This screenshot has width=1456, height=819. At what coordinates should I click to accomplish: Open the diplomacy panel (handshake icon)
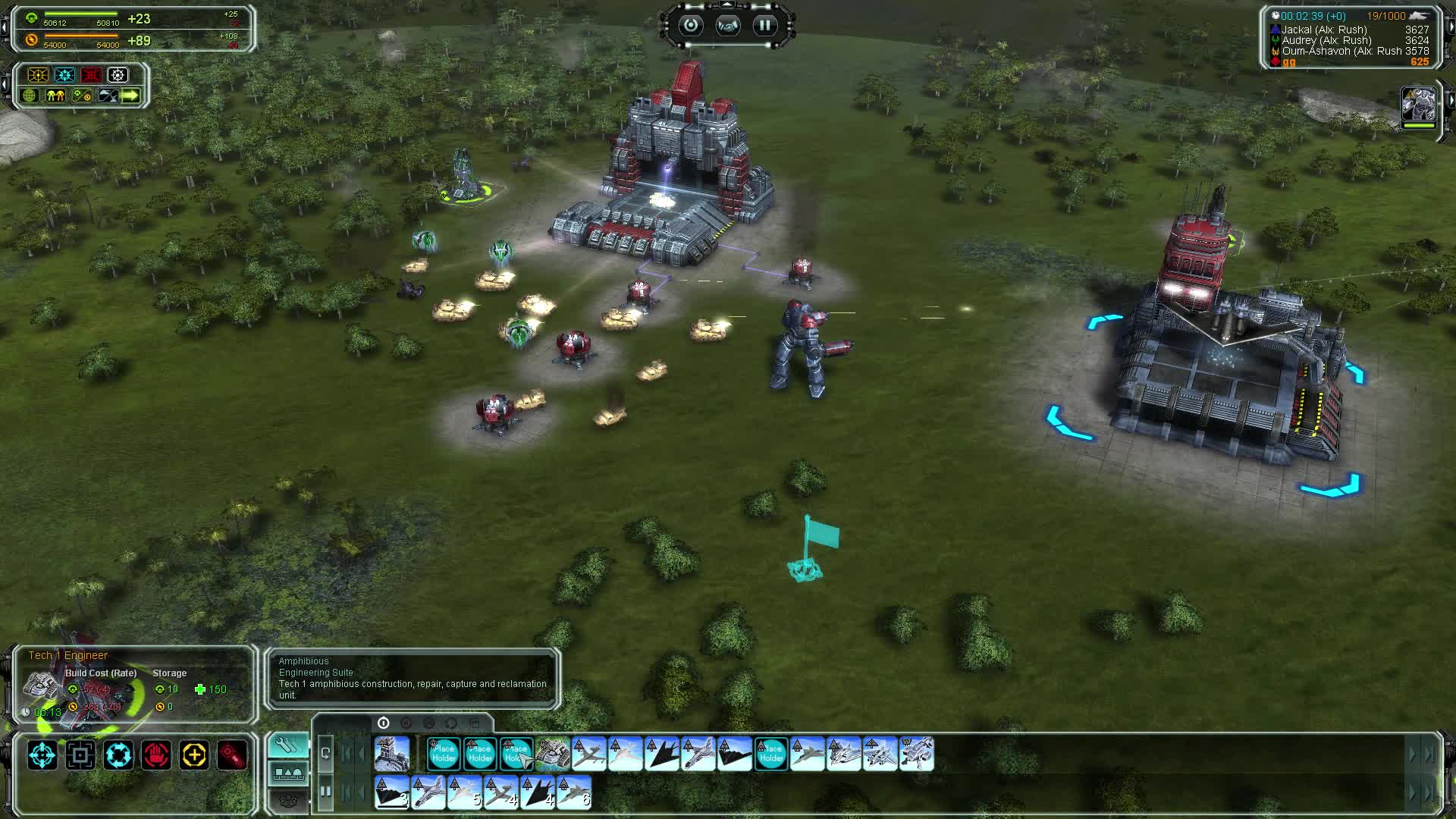pos(726,25)
